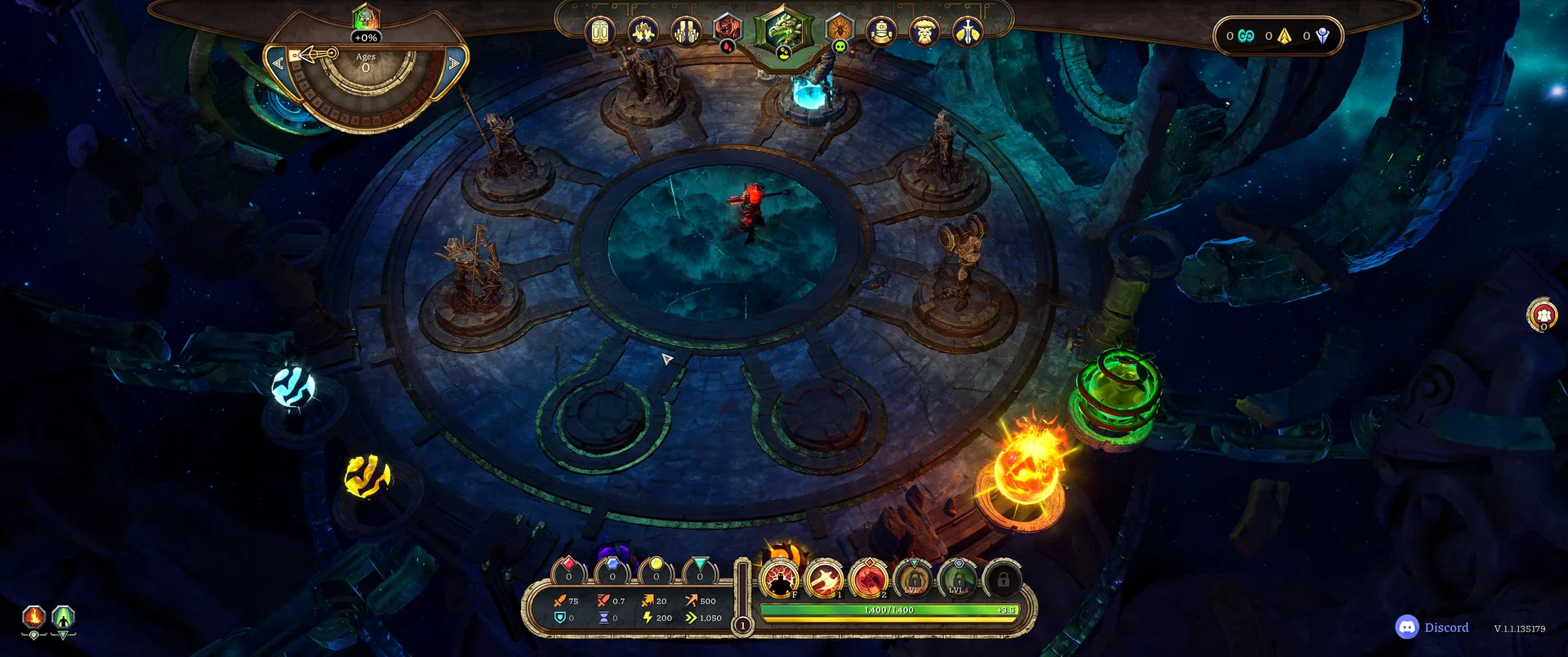Click the golden lion head icon
The width and height of the screenshot is (1568, 657).
924,32
